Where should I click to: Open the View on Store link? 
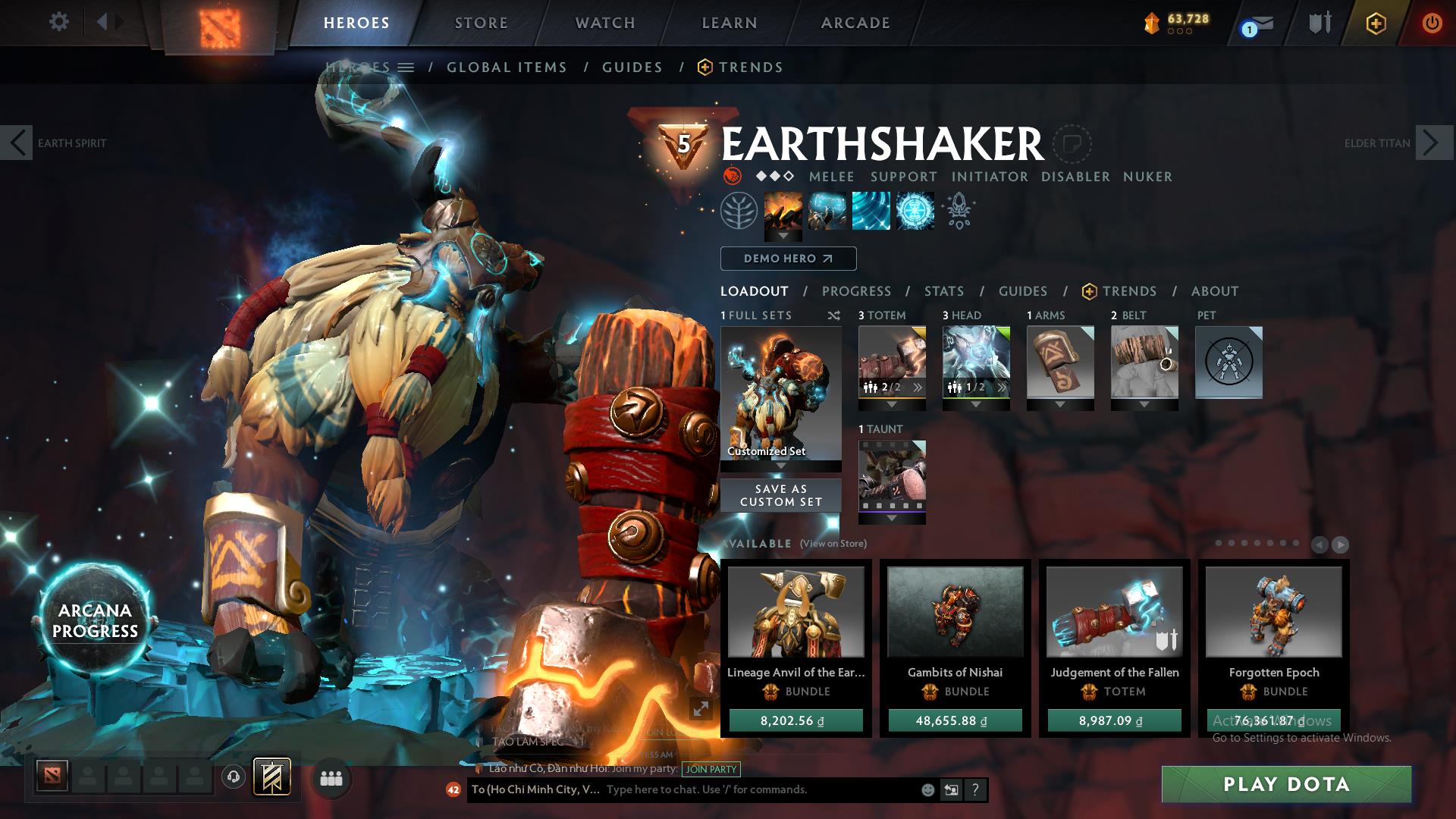tap(834, 544)
